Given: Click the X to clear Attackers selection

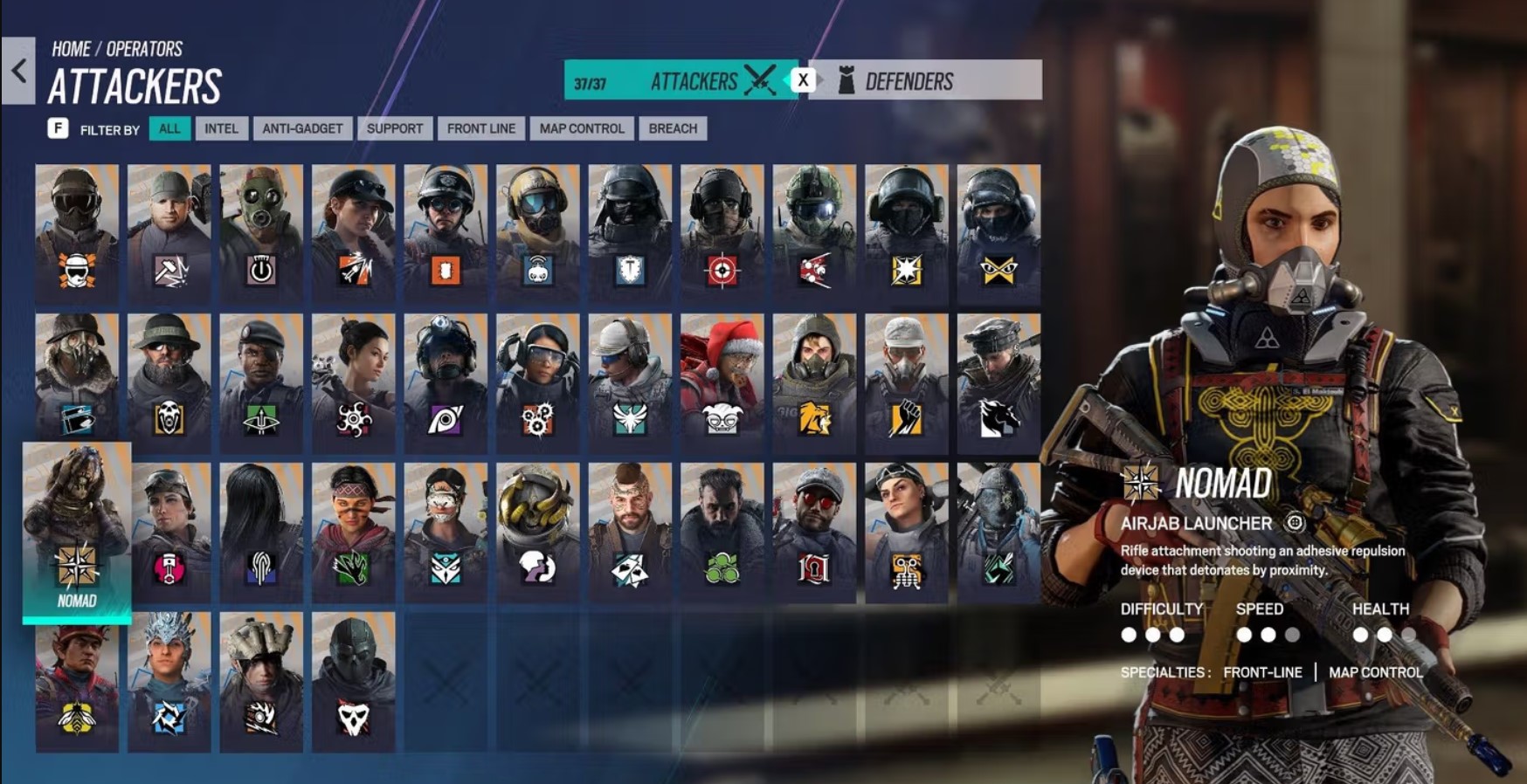Looking at the screenshot, I should [x=804, y=79].
